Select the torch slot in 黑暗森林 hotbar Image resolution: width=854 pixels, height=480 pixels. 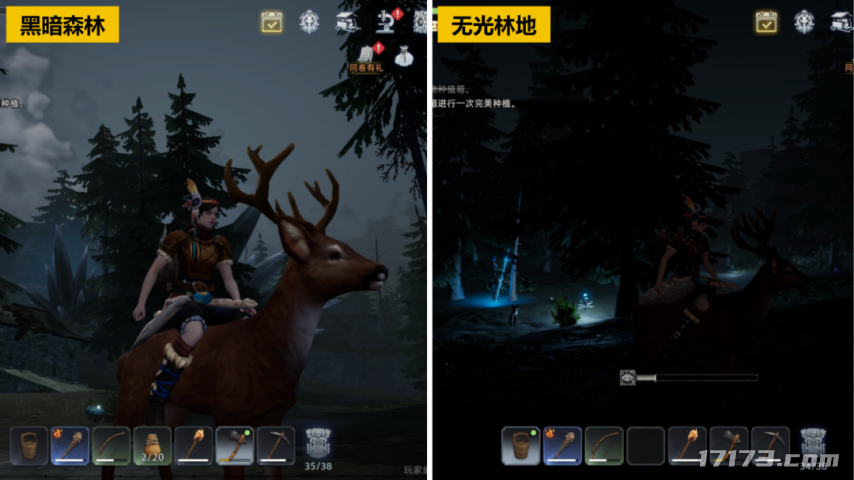pyautogui.click(x=194, y=445)
